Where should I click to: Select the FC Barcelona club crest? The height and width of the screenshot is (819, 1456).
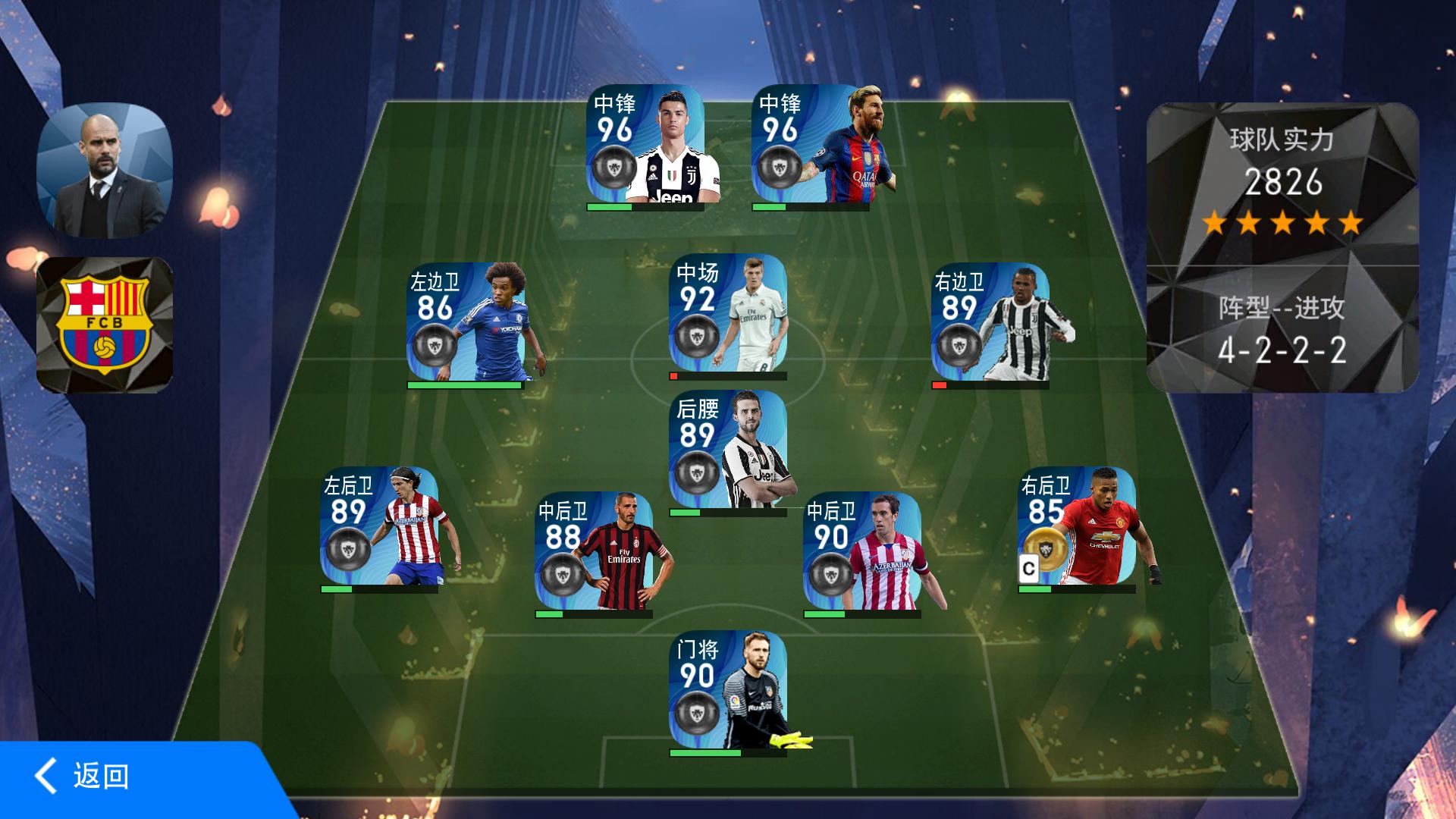[x=105, y=325]
